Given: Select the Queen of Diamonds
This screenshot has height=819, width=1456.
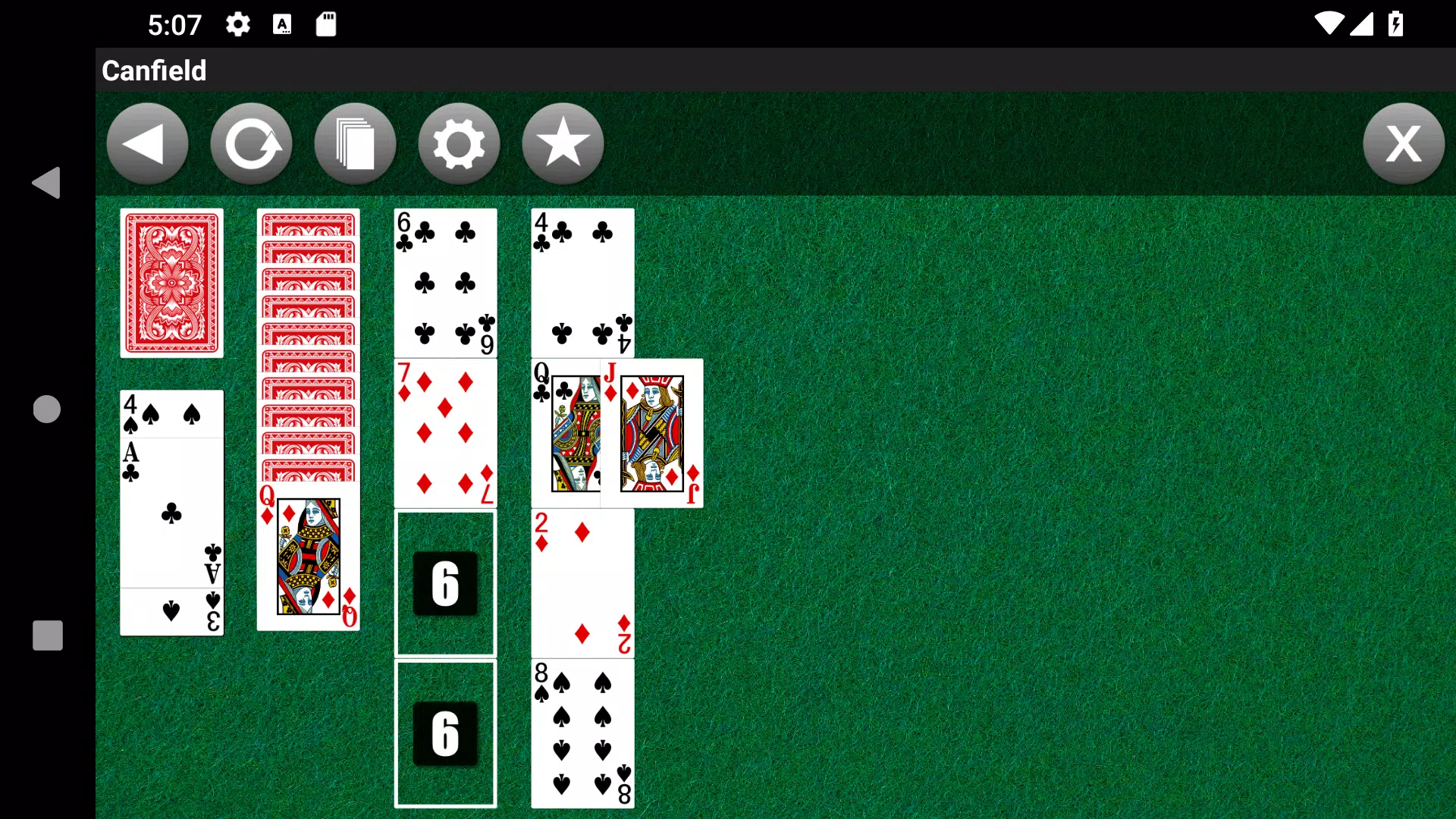Looking at the screenshot, I should pyautogui.click(x=307, y=557).
